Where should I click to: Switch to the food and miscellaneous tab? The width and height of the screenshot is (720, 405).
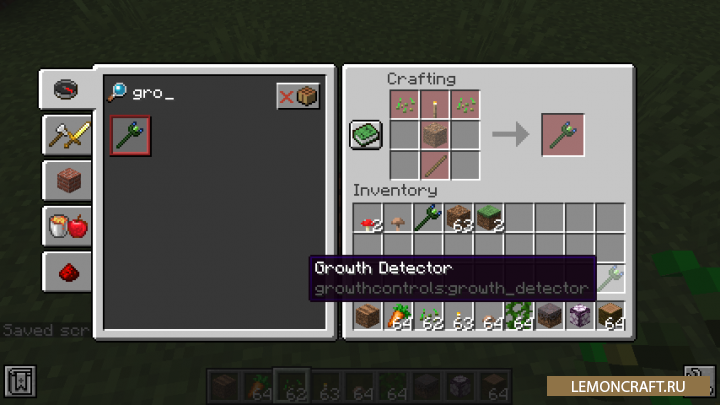66,227
